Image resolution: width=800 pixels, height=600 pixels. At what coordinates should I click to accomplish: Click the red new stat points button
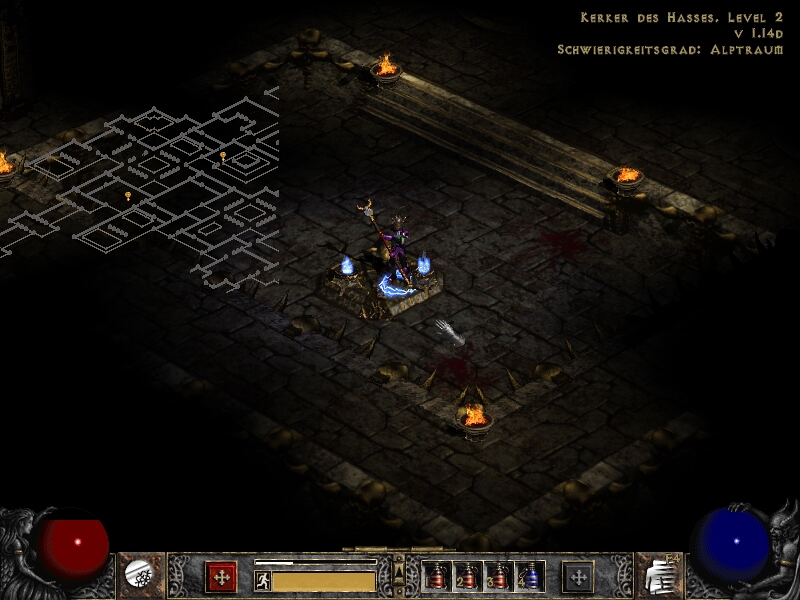[221, 576]
